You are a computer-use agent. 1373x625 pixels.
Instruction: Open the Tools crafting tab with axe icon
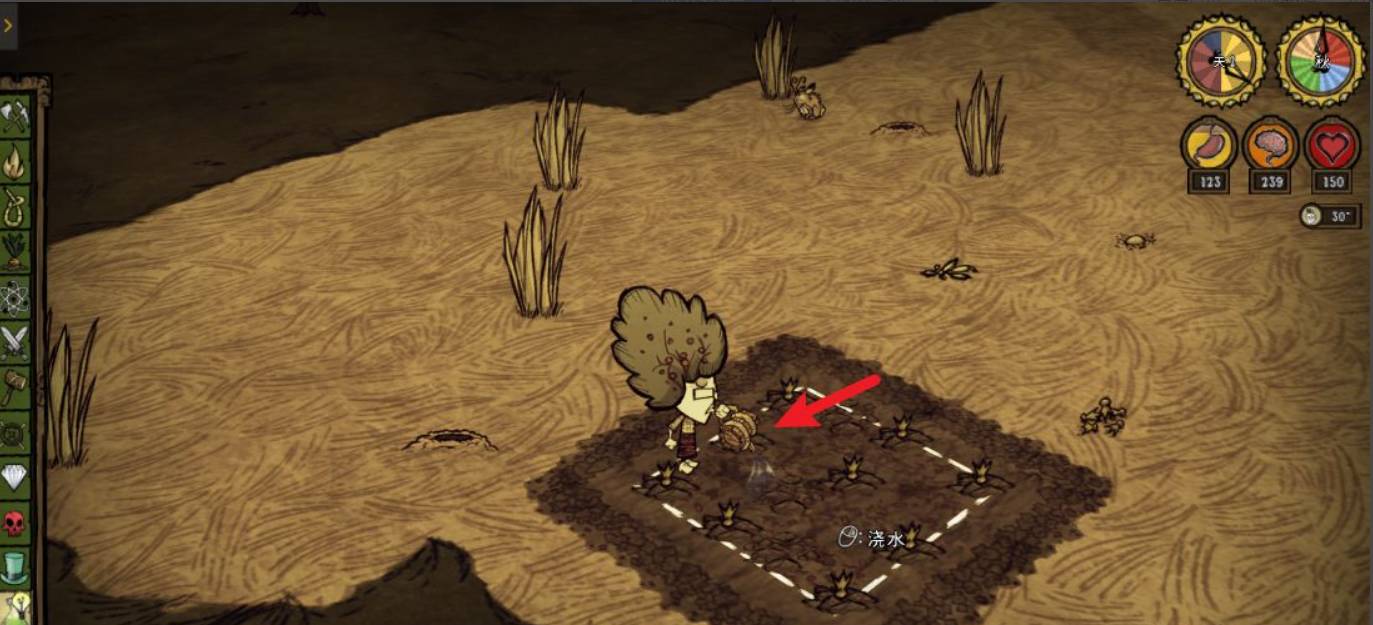tap(14, 116)
